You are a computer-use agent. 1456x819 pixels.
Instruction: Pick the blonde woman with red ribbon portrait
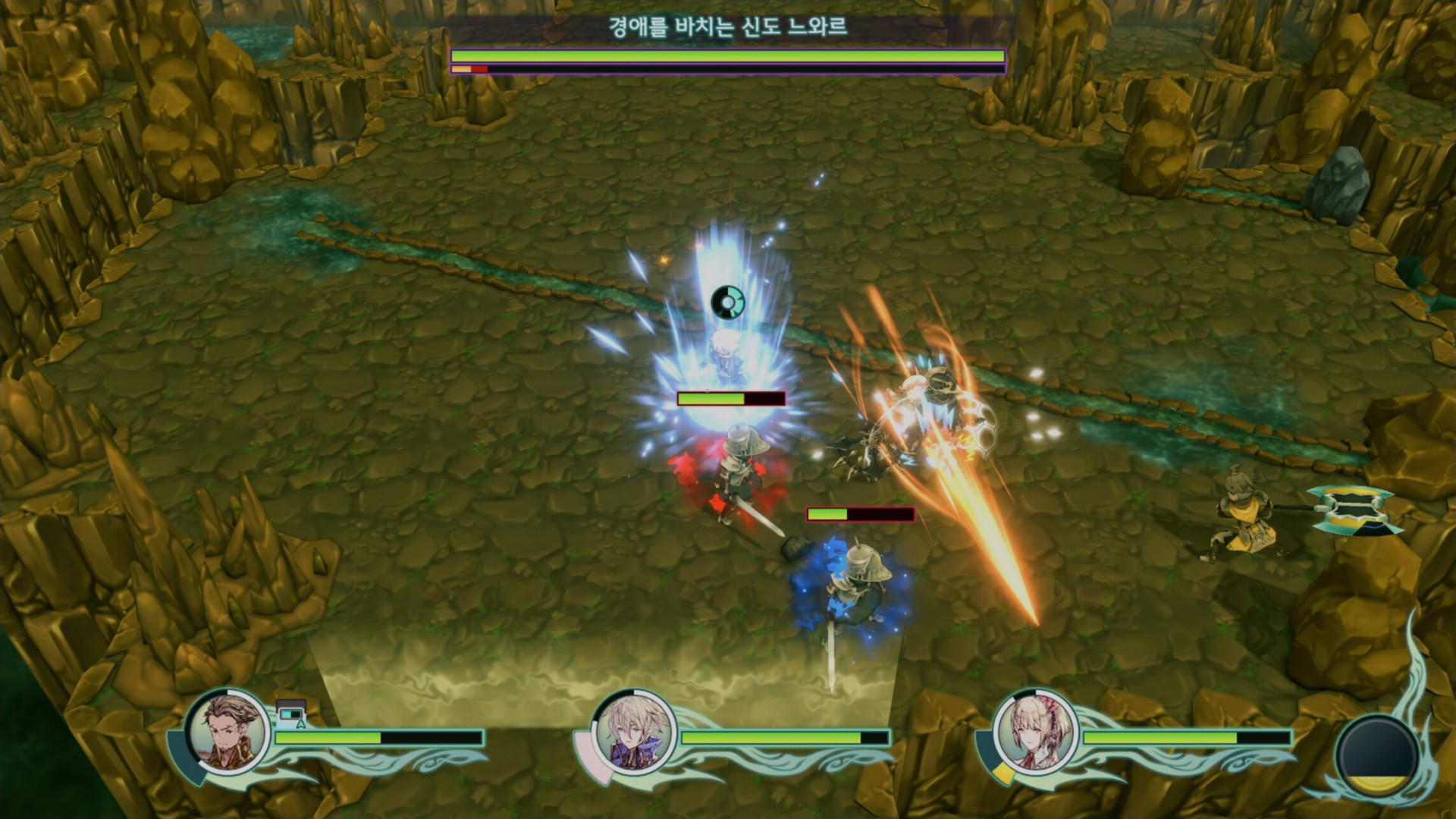(x=1036, y=733)
